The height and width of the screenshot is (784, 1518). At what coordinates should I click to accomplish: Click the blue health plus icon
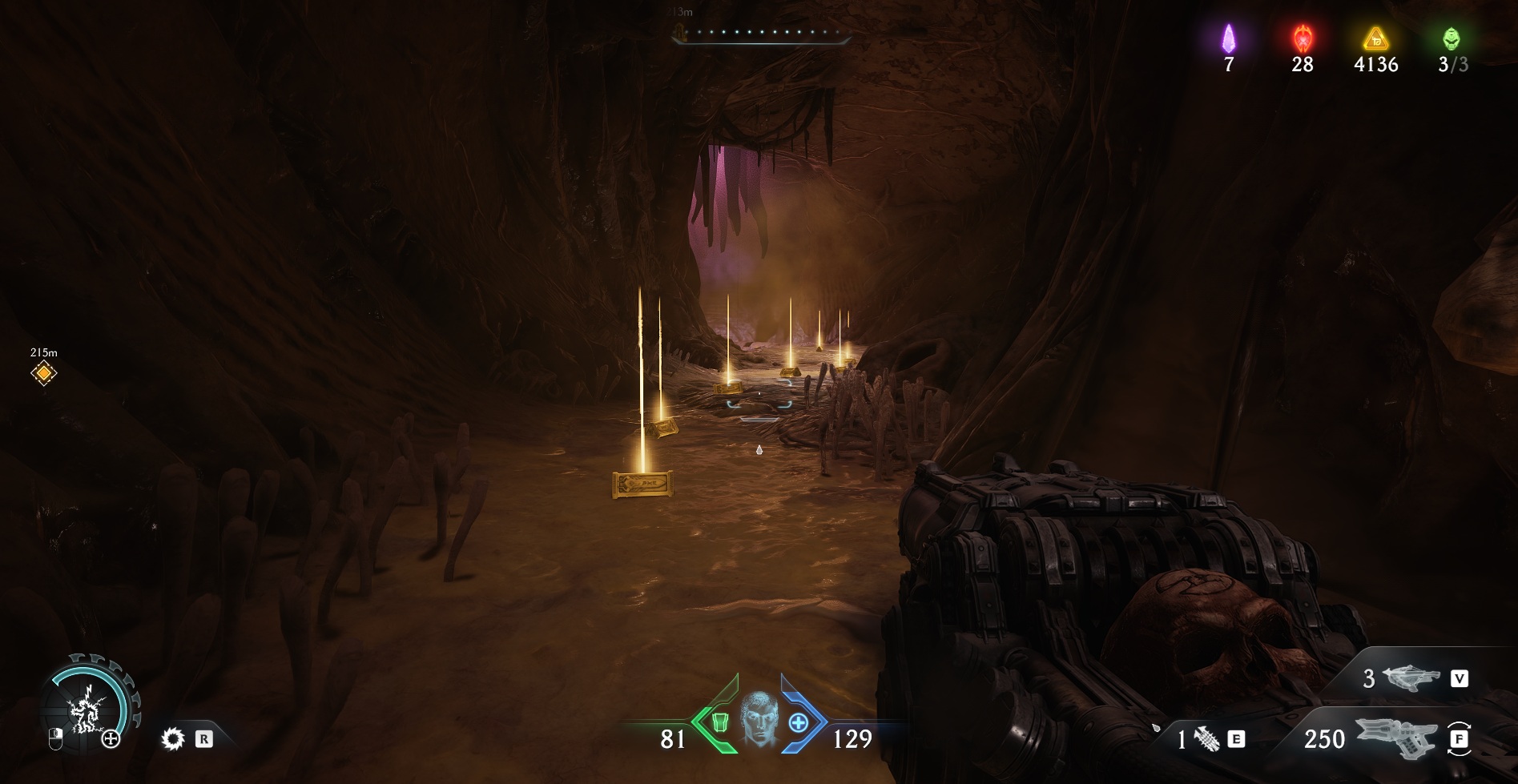[798, 722]
